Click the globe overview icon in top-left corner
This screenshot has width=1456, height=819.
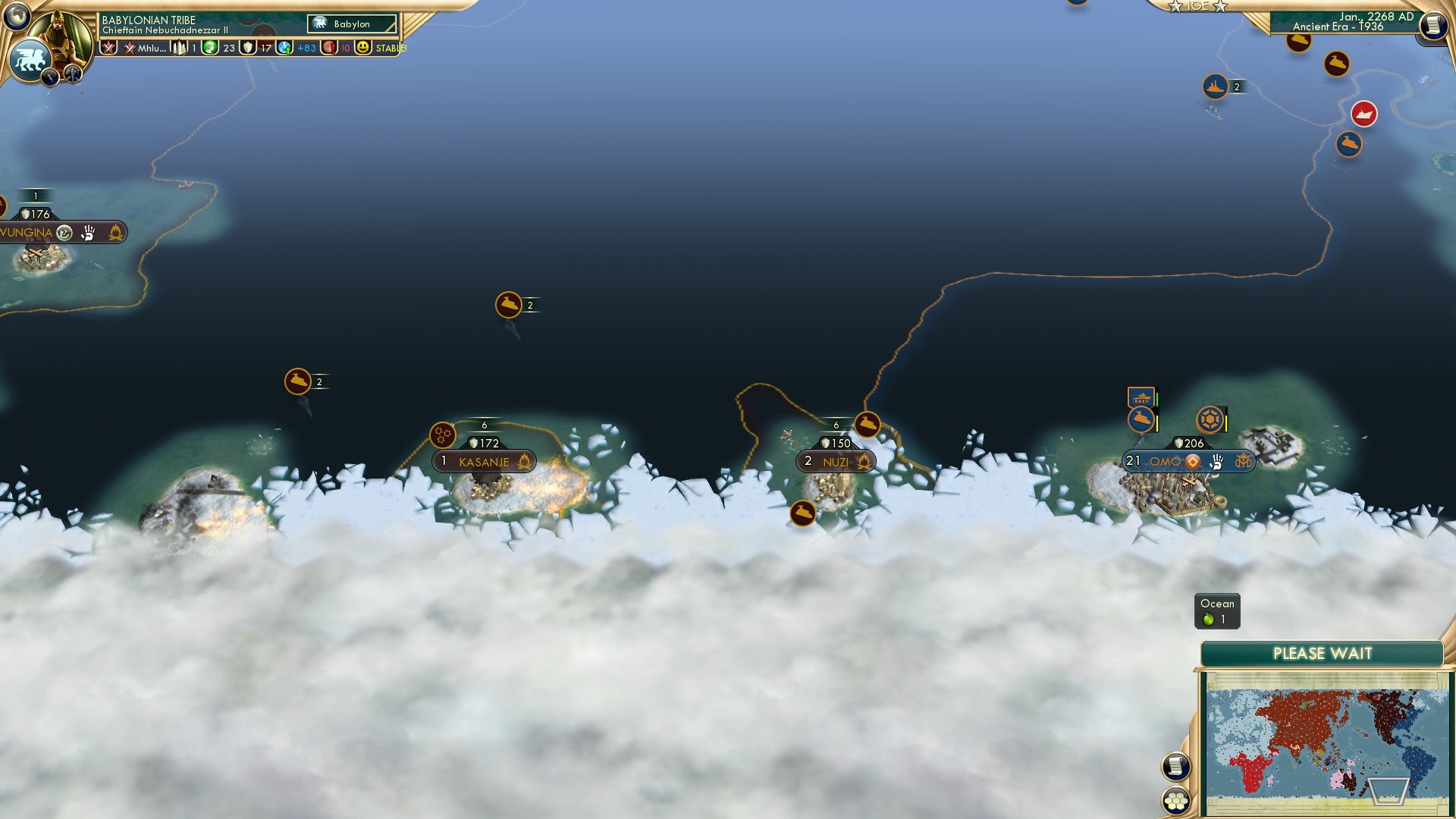click(x=16, y=15)
